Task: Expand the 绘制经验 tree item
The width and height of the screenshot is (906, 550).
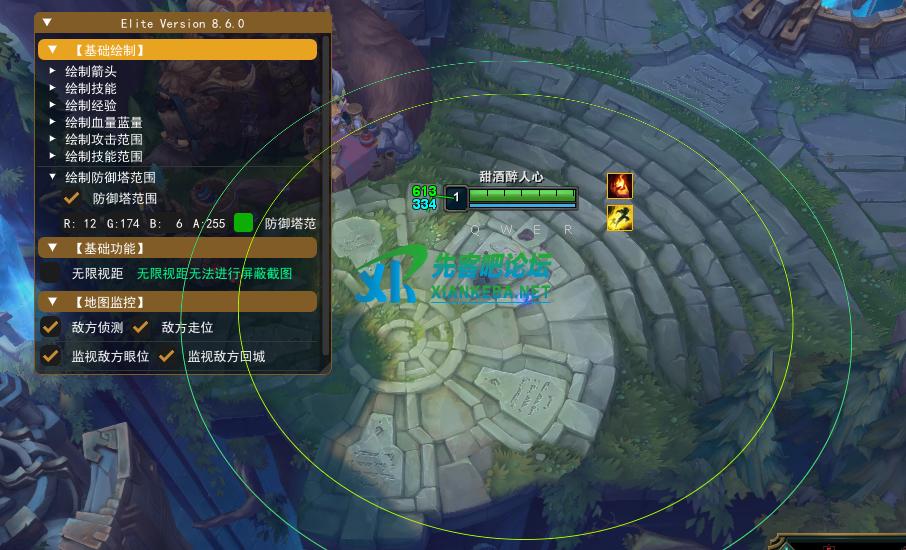Action: pos(53,105)
